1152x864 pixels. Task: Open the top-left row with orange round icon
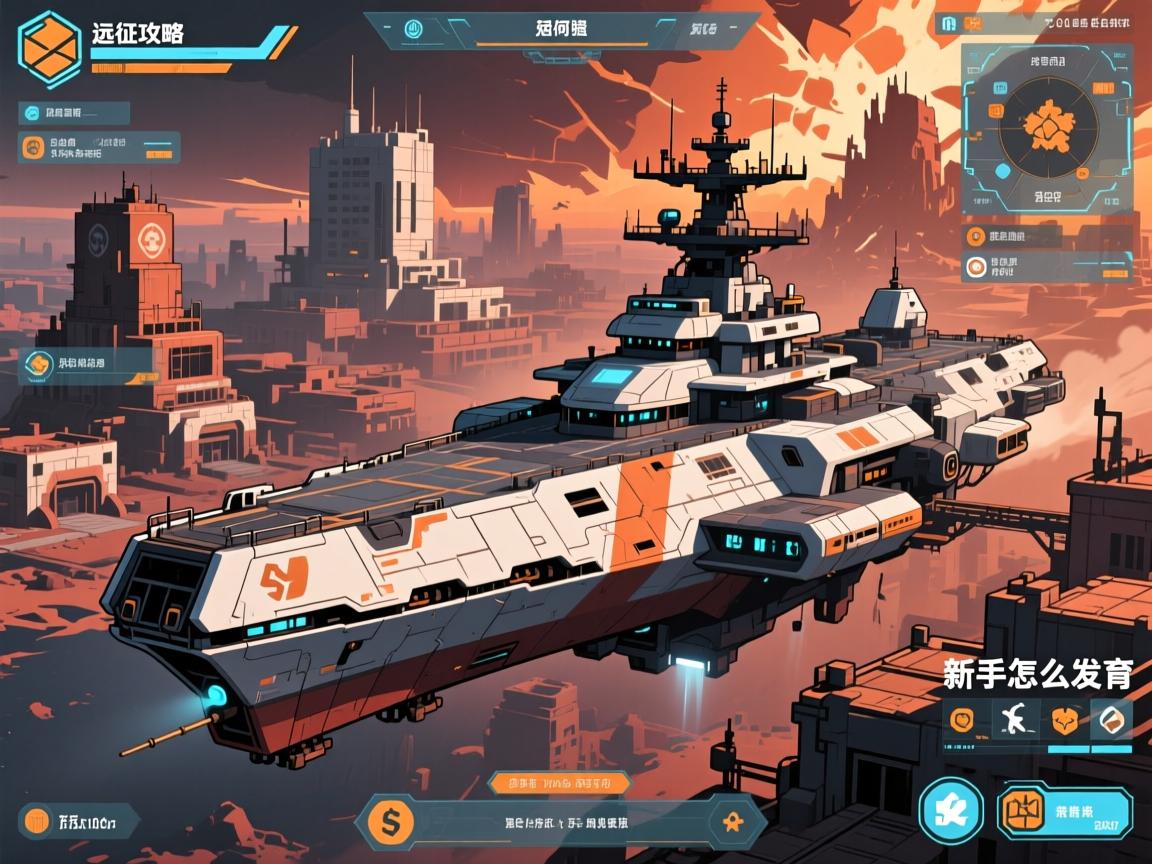(x=99, y=148)
